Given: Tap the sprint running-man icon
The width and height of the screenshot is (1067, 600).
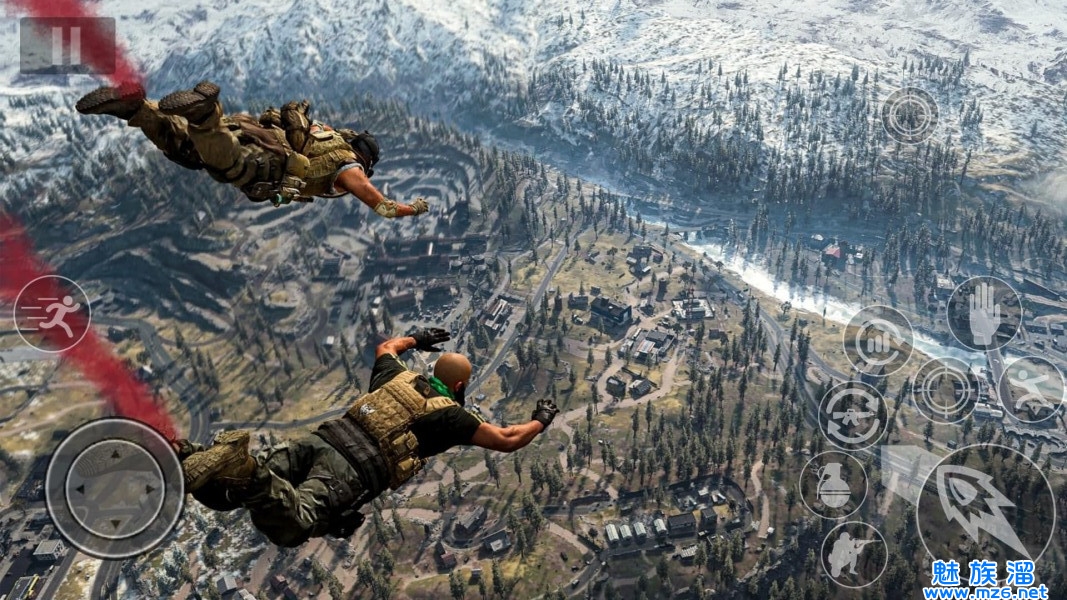Looking at the screenshot, I should click(x=52, y=313).
